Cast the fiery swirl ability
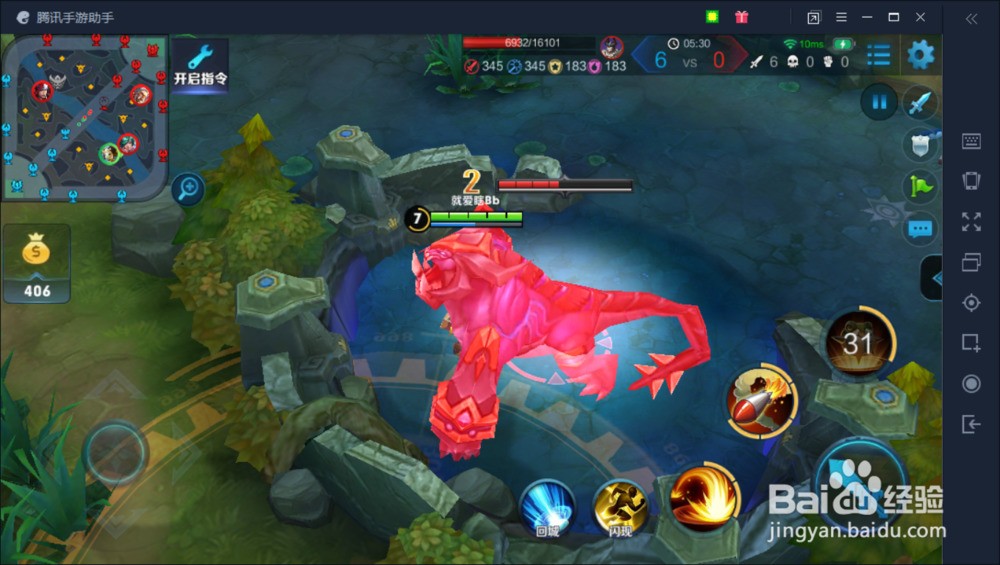 coord(705,495)
